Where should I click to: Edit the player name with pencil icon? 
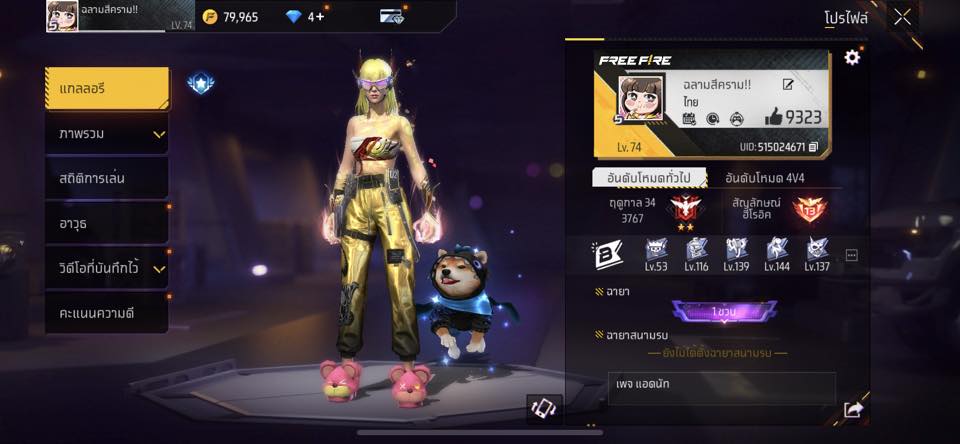point(788,85)
